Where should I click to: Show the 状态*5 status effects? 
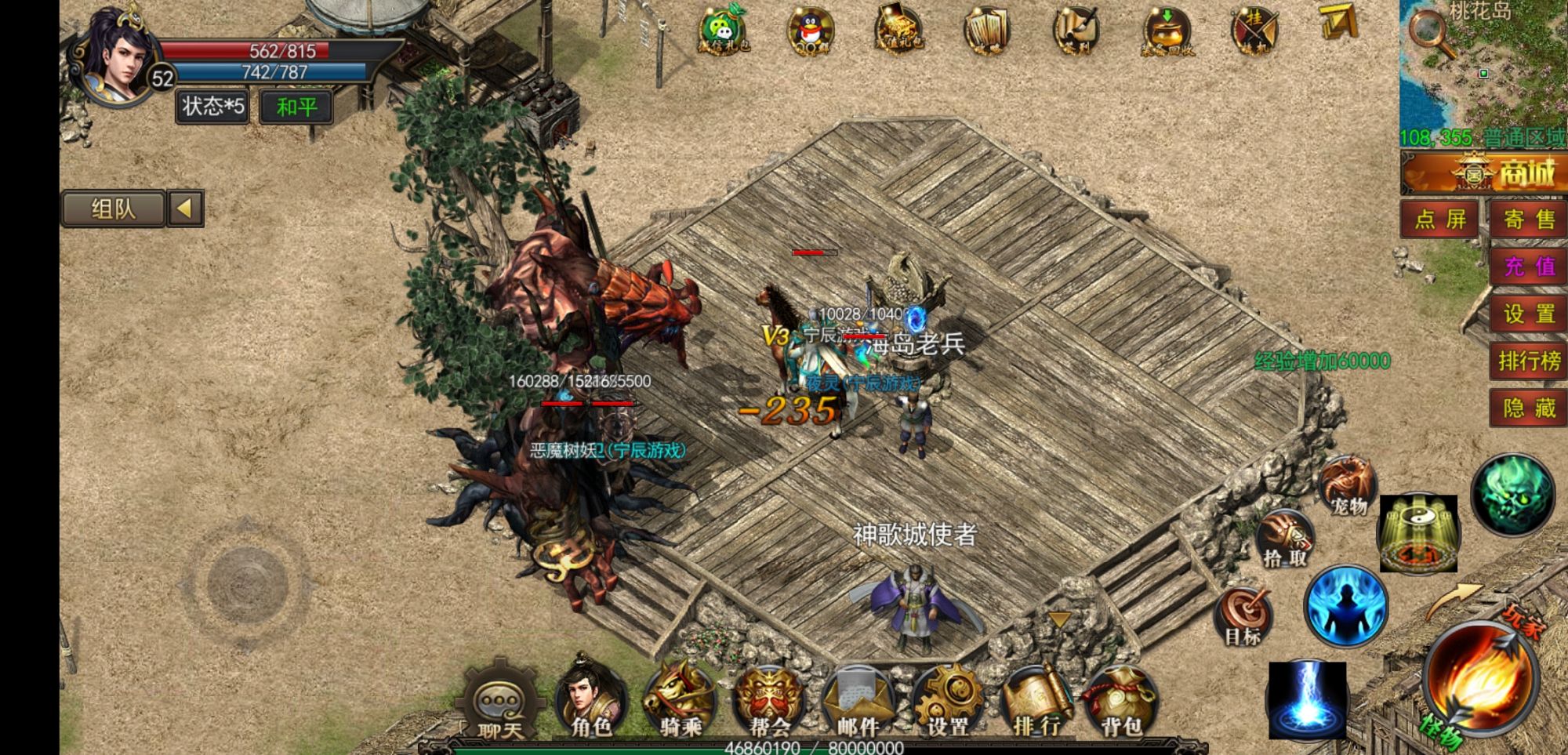tap(212, 107)
